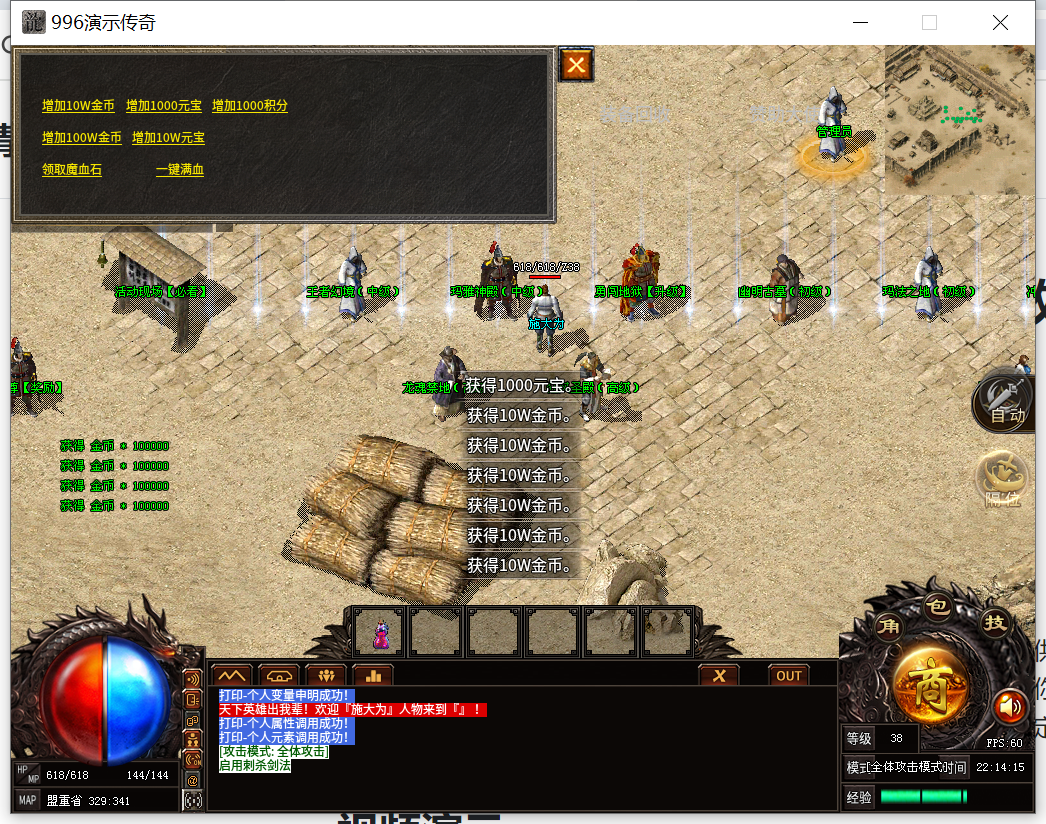Claim the 领取魔血石 reward link
This screenshot has height=824, width=1046.
(x=72, y=170)
